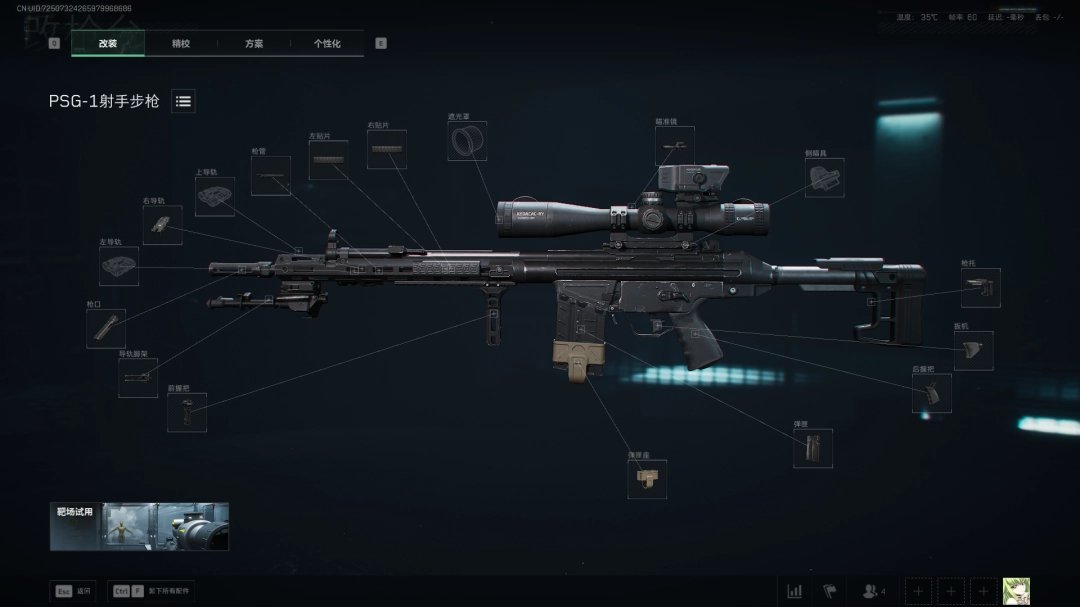The height and width of the screenshot is (607, 1080).
Task: Select the 个性化 tab
Action: point(327,44)
